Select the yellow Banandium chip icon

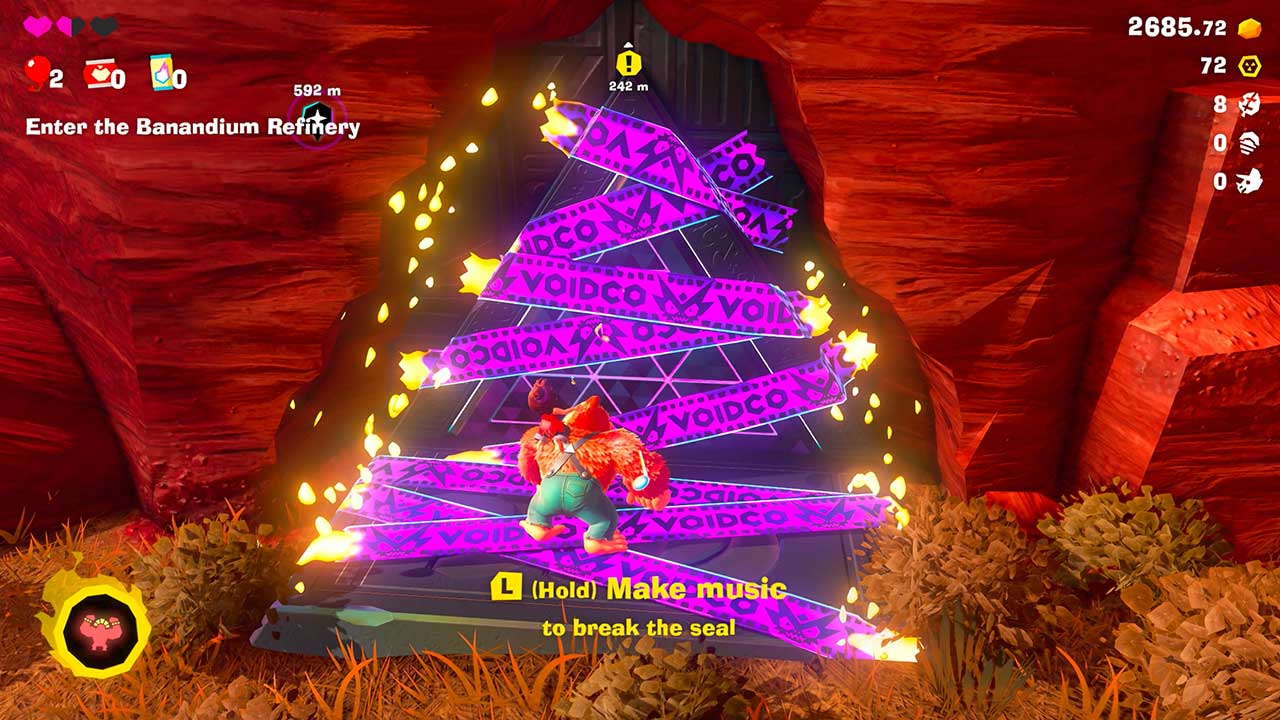1249,66
